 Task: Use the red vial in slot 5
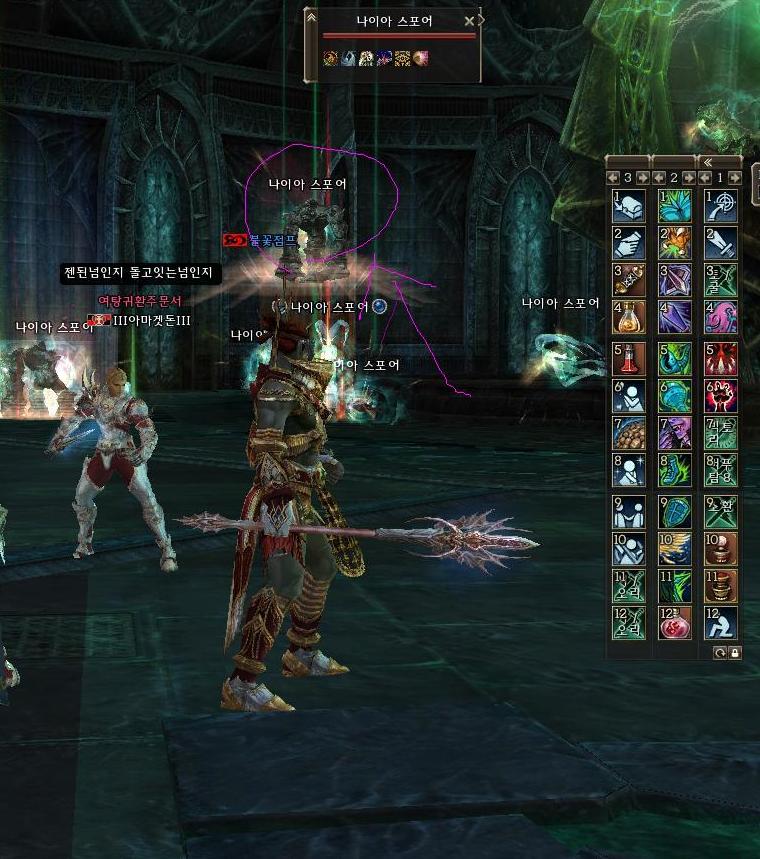[629, 359]
